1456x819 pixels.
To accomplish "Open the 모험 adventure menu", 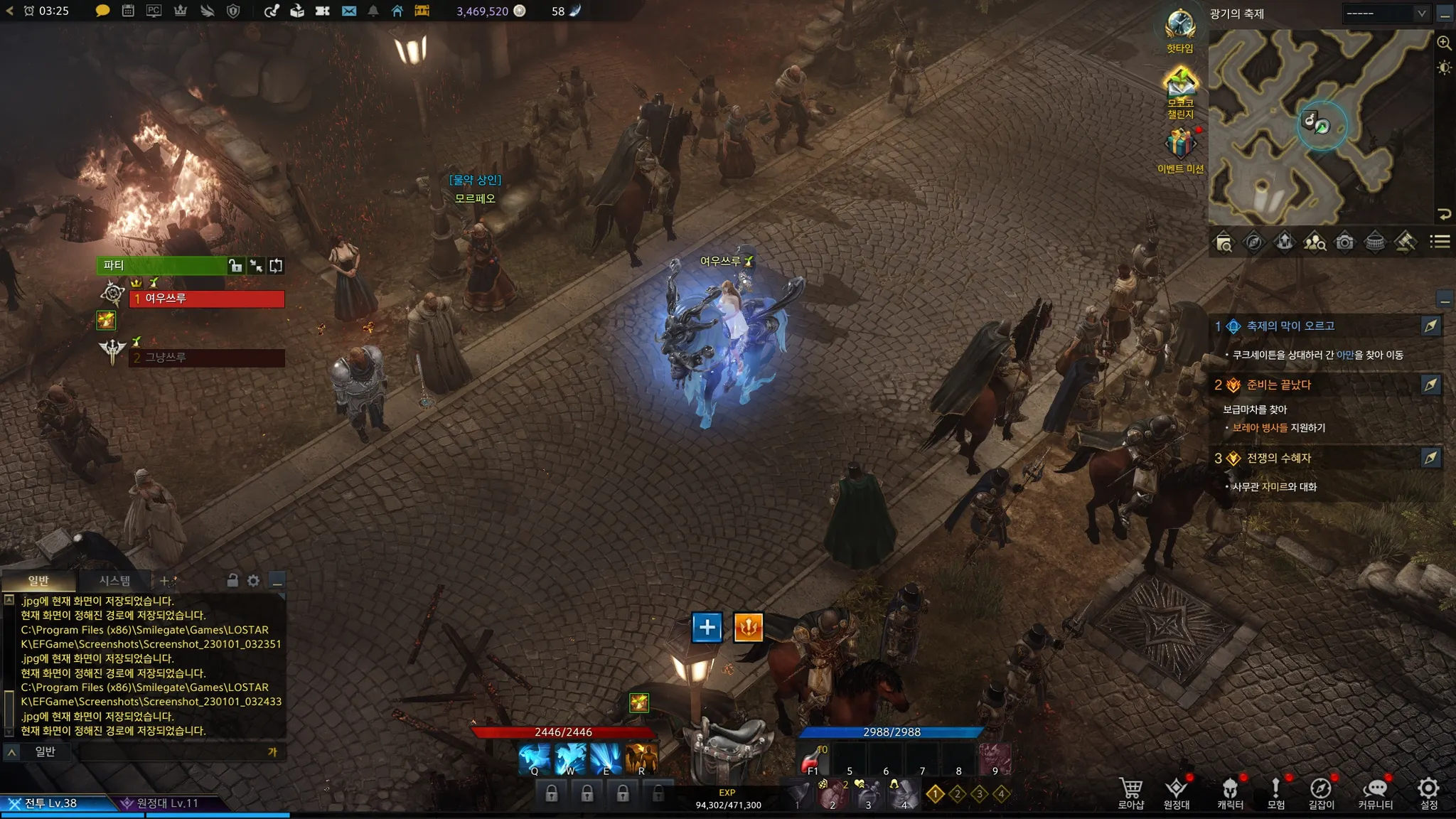I will click(1276, 792).
